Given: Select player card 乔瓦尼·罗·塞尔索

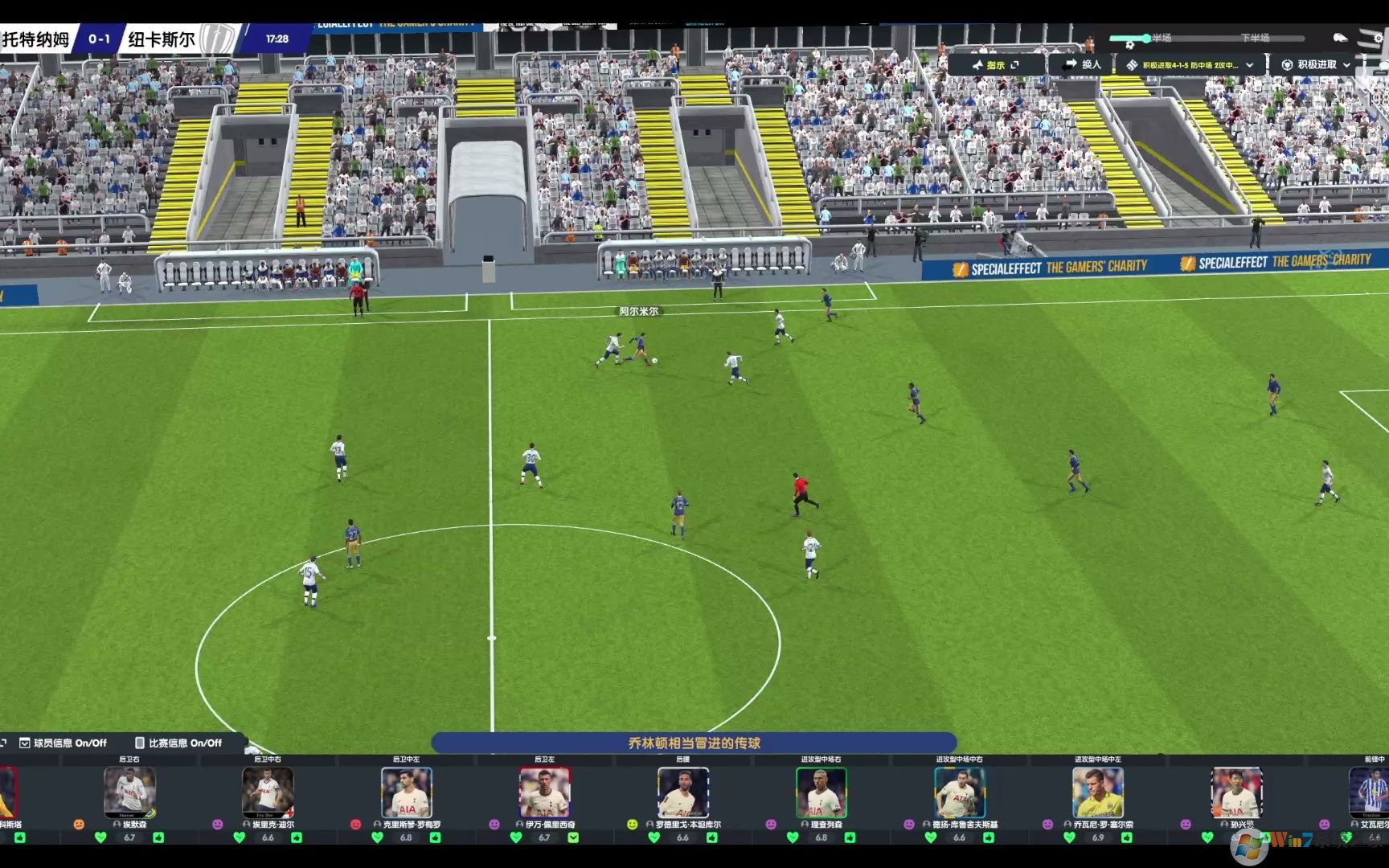Looking at the screenshot, I should (x=1098, y=792).
